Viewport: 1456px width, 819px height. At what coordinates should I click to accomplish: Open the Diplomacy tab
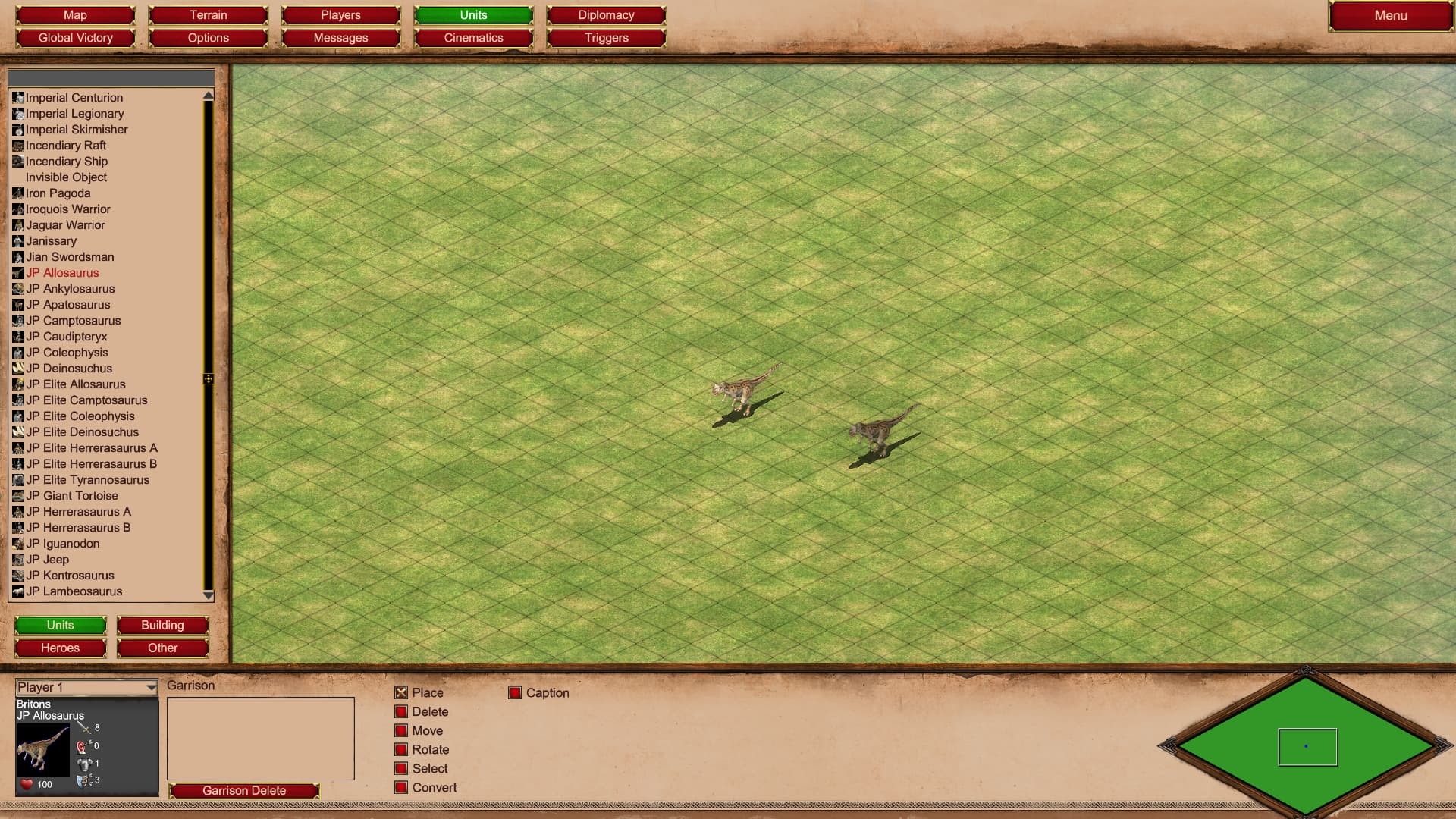click(606, 14)
